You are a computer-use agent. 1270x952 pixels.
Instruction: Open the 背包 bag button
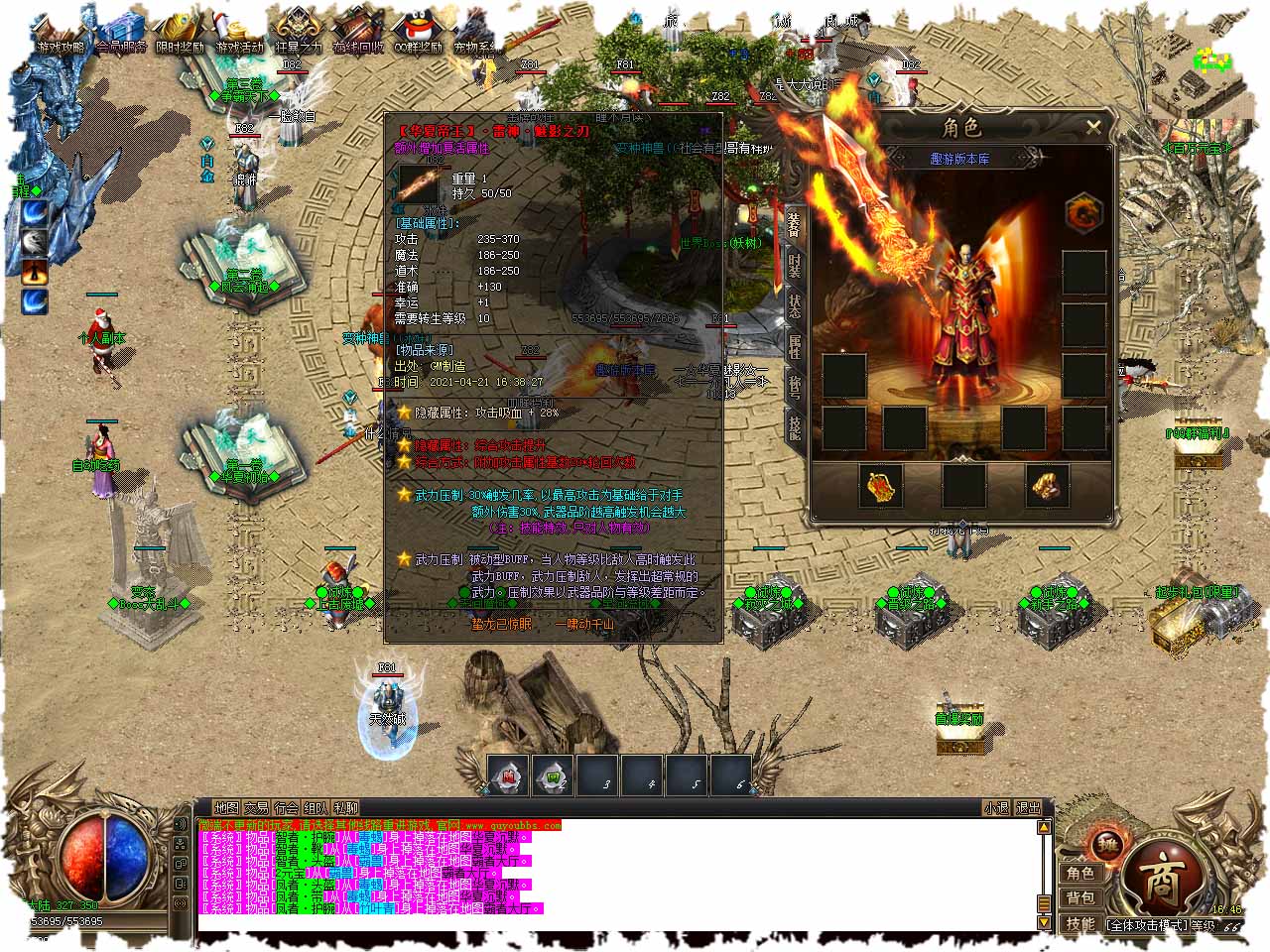1080,897
